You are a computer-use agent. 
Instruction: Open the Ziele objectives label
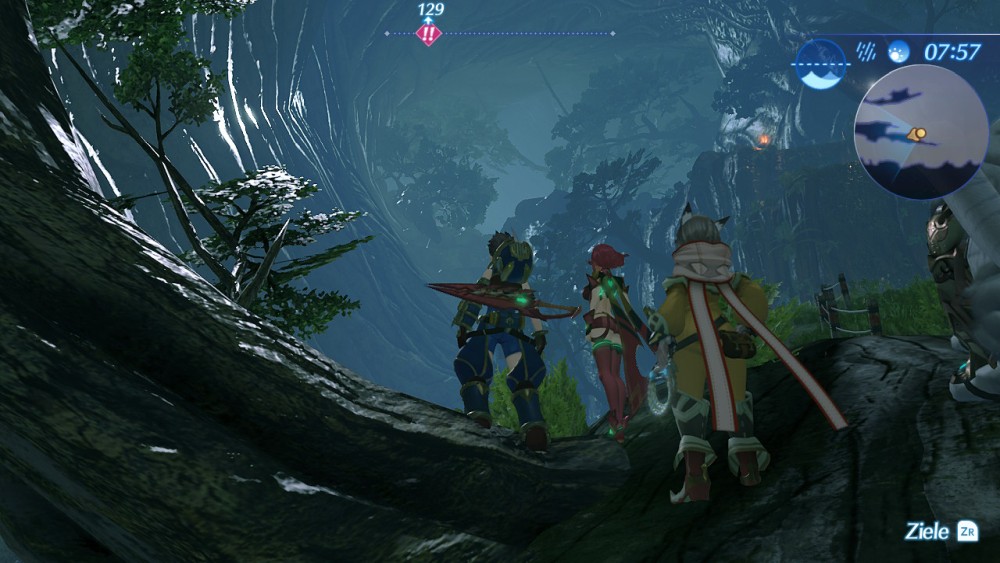(x=926, y=531)
